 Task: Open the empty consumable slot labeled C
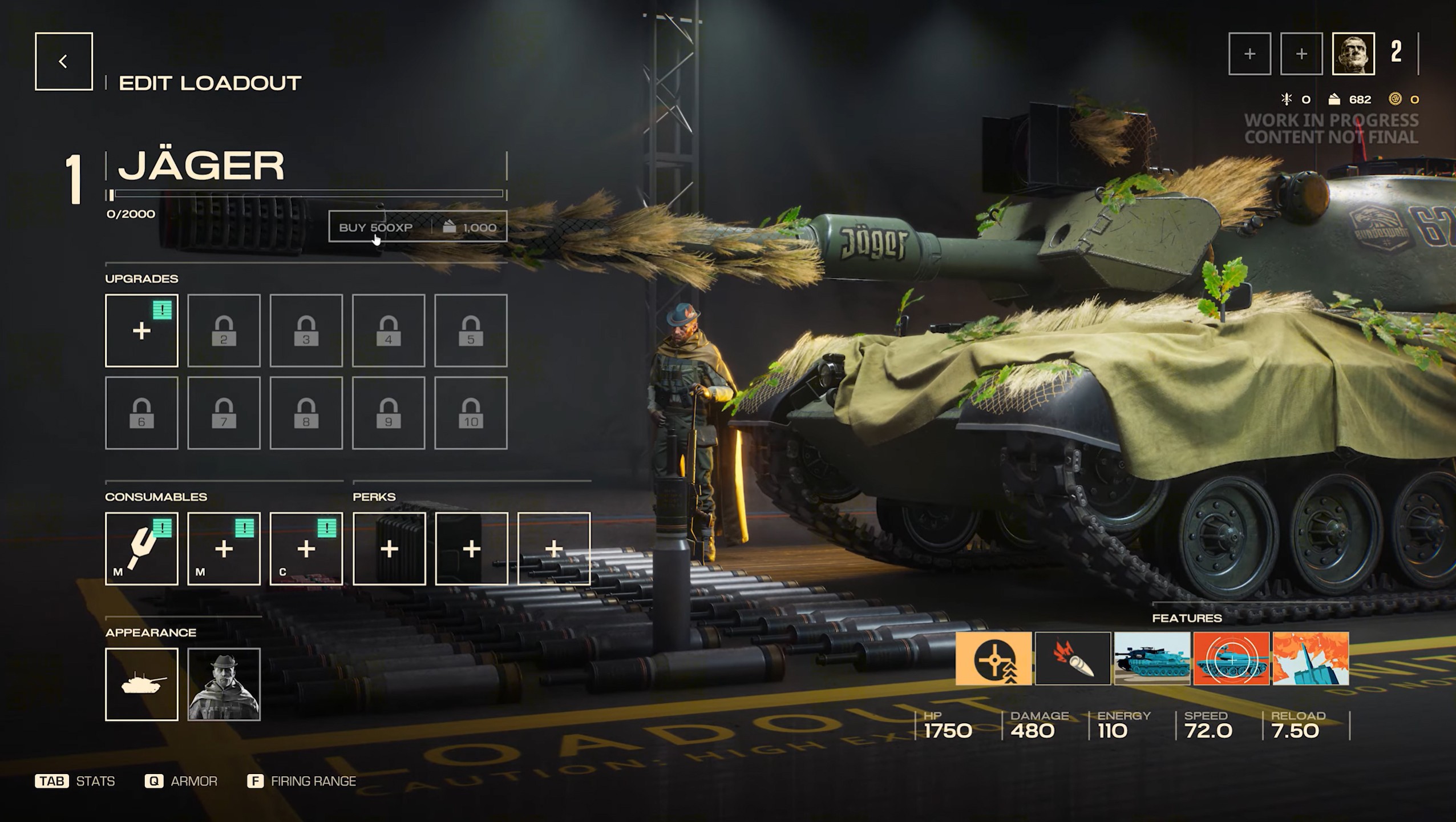point(306,549)
